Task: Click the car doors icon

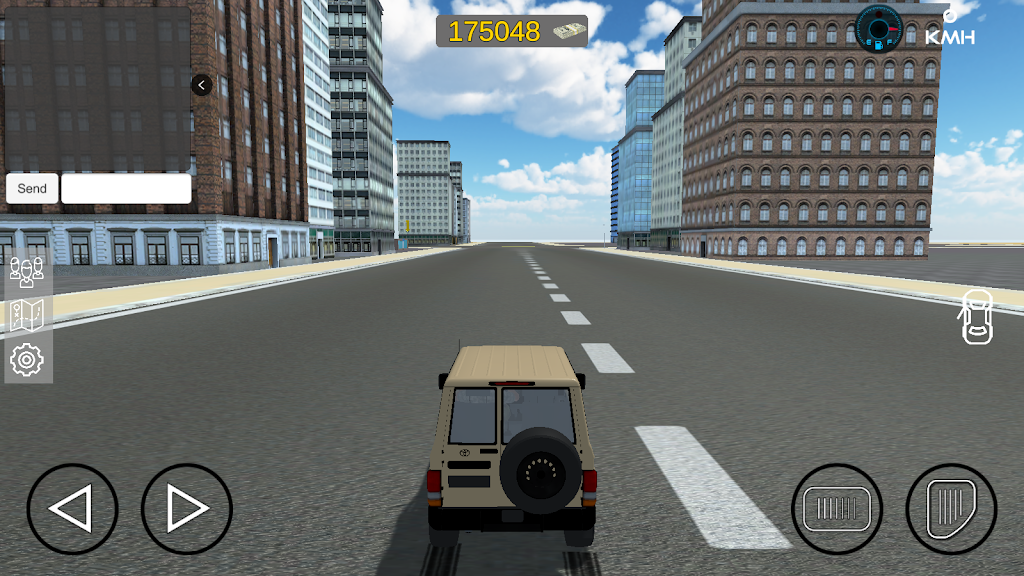Action: click(977, 316)
